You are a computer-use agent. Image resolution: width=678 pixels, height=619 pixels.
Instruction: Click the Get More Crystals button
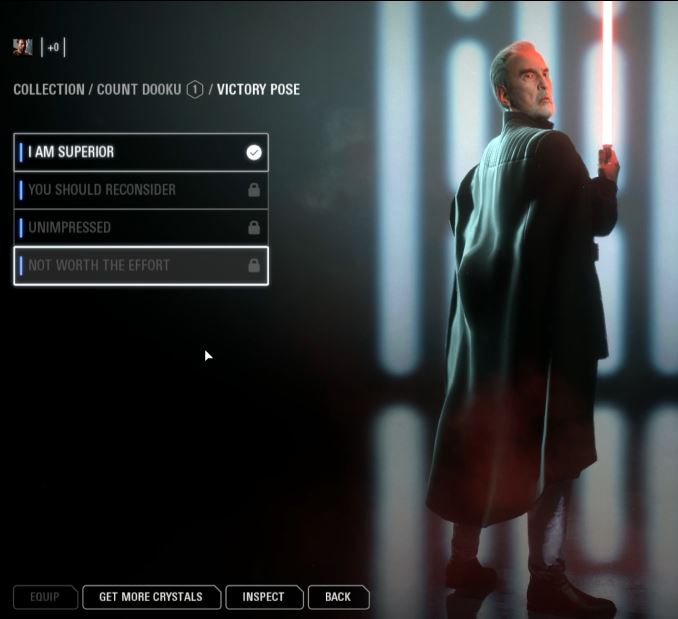click(x=151, y=597)
